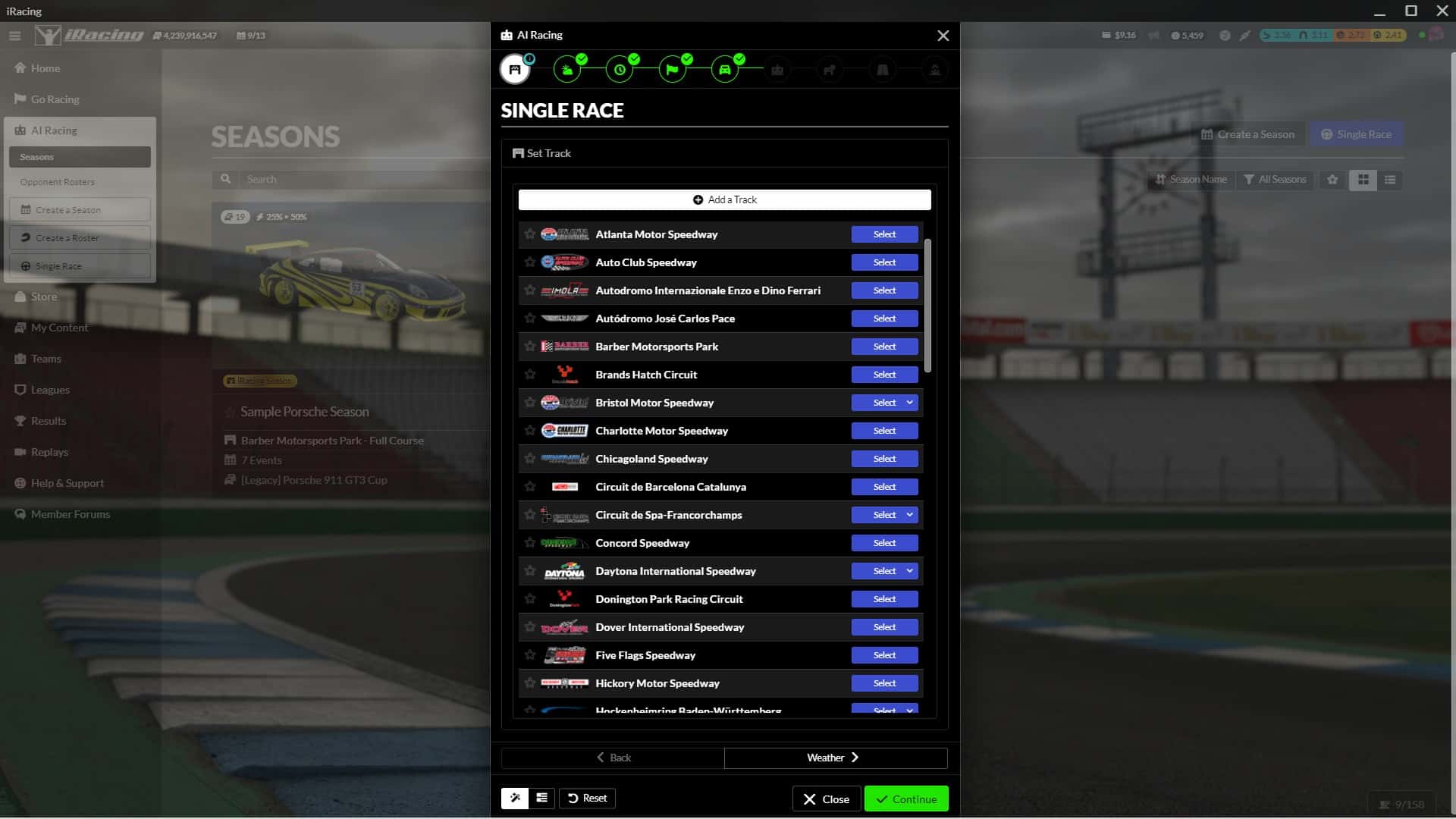Select the grid view icon for seasons
The image size is (1456, 819).
click(1363, 180)
